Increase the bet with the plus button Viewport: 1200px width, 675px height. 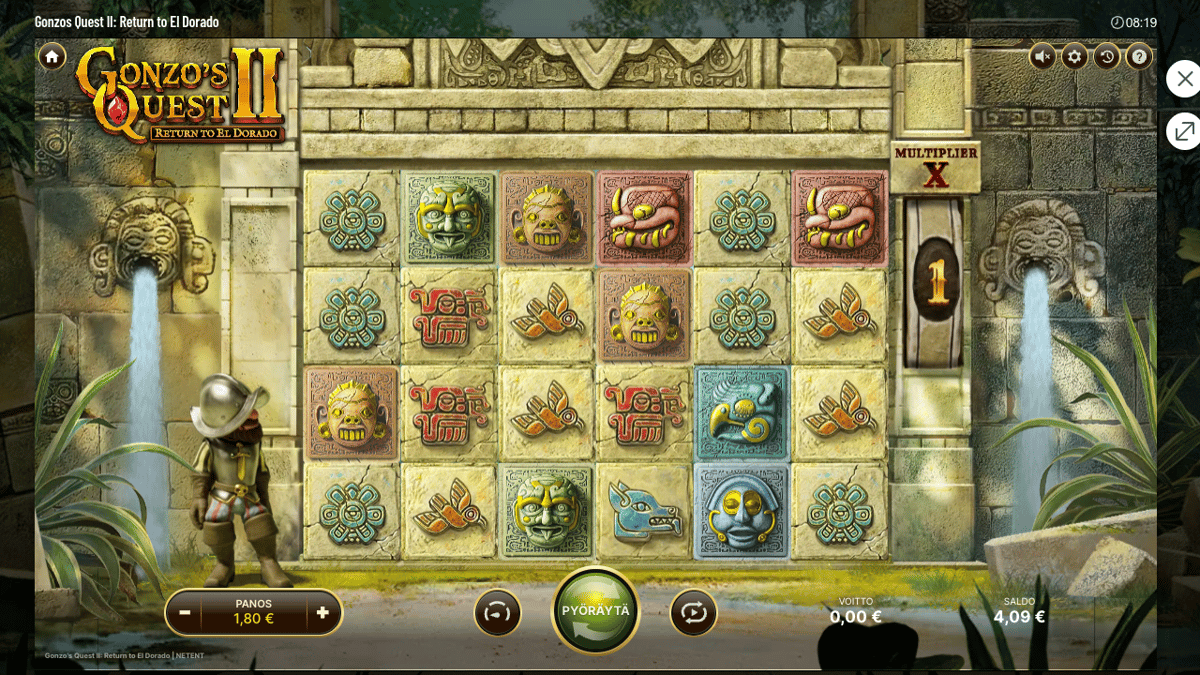(x=322, y=612)
